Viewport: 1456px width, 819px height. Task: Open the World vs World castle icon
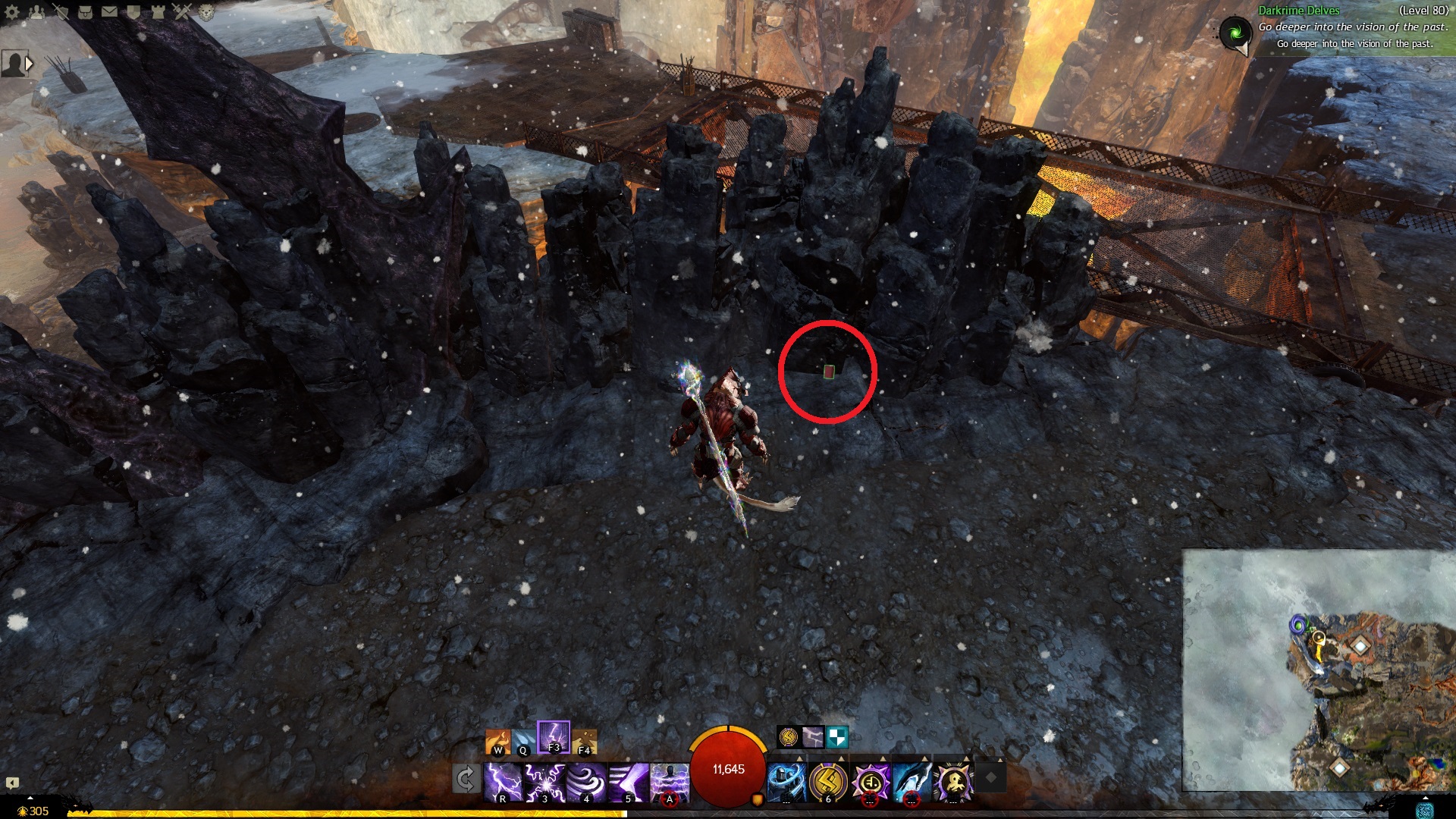158,12
